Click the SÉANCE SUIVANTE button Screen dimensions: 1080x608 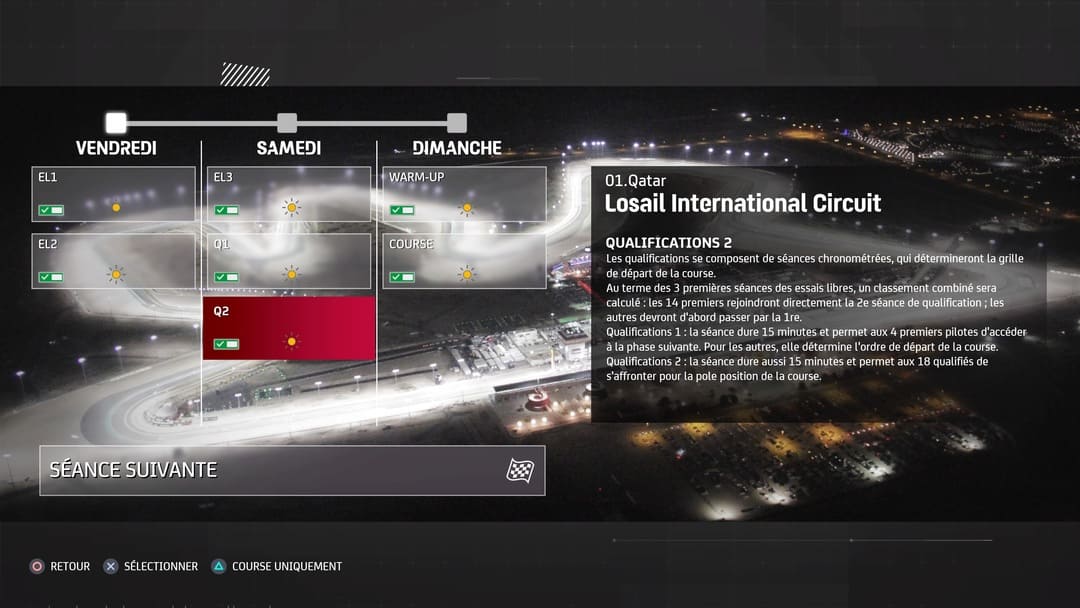pyautogui.click(x=292, y=470)
